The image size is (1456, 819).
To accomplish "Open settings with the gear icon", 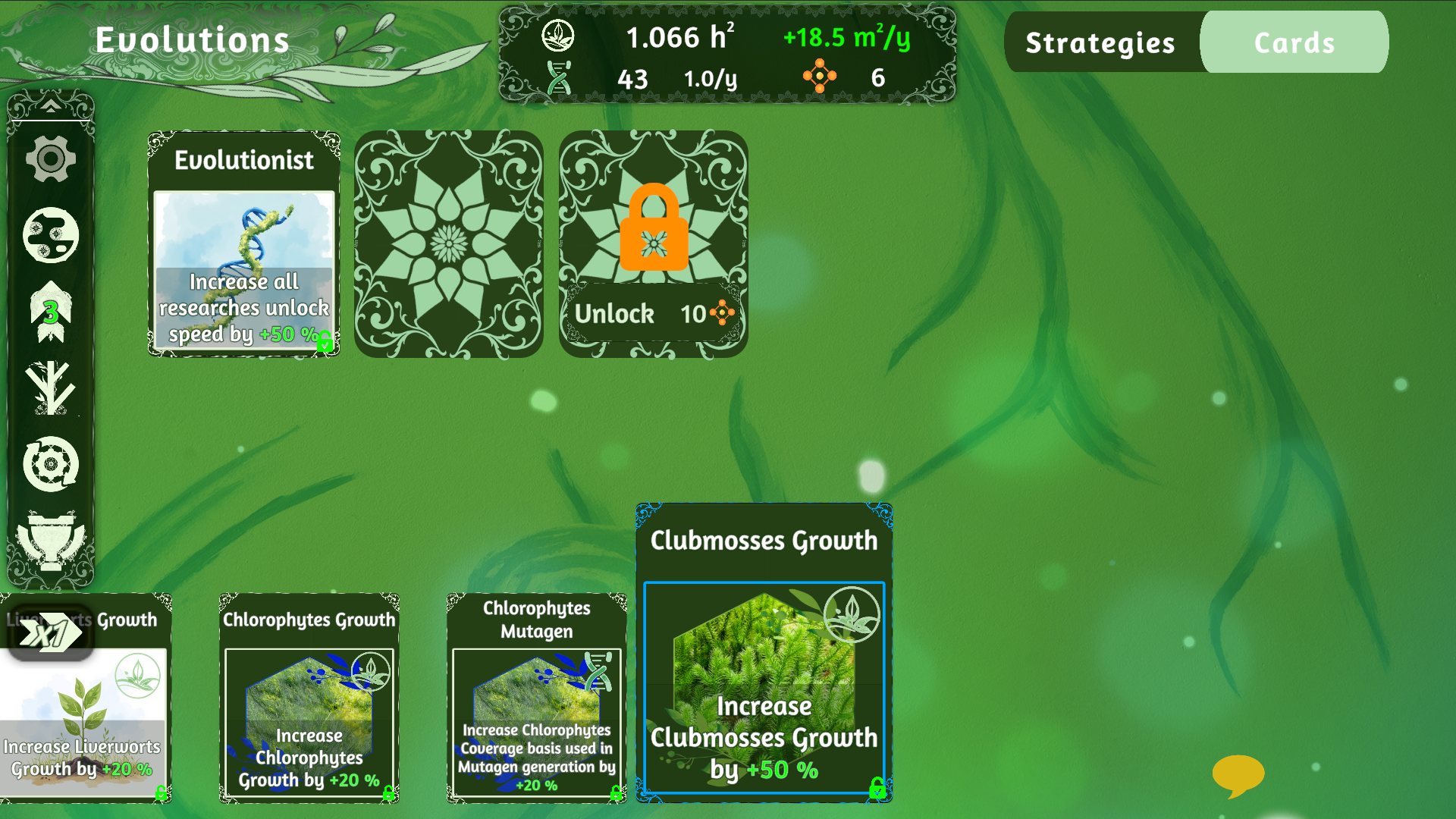I will 51,159.
